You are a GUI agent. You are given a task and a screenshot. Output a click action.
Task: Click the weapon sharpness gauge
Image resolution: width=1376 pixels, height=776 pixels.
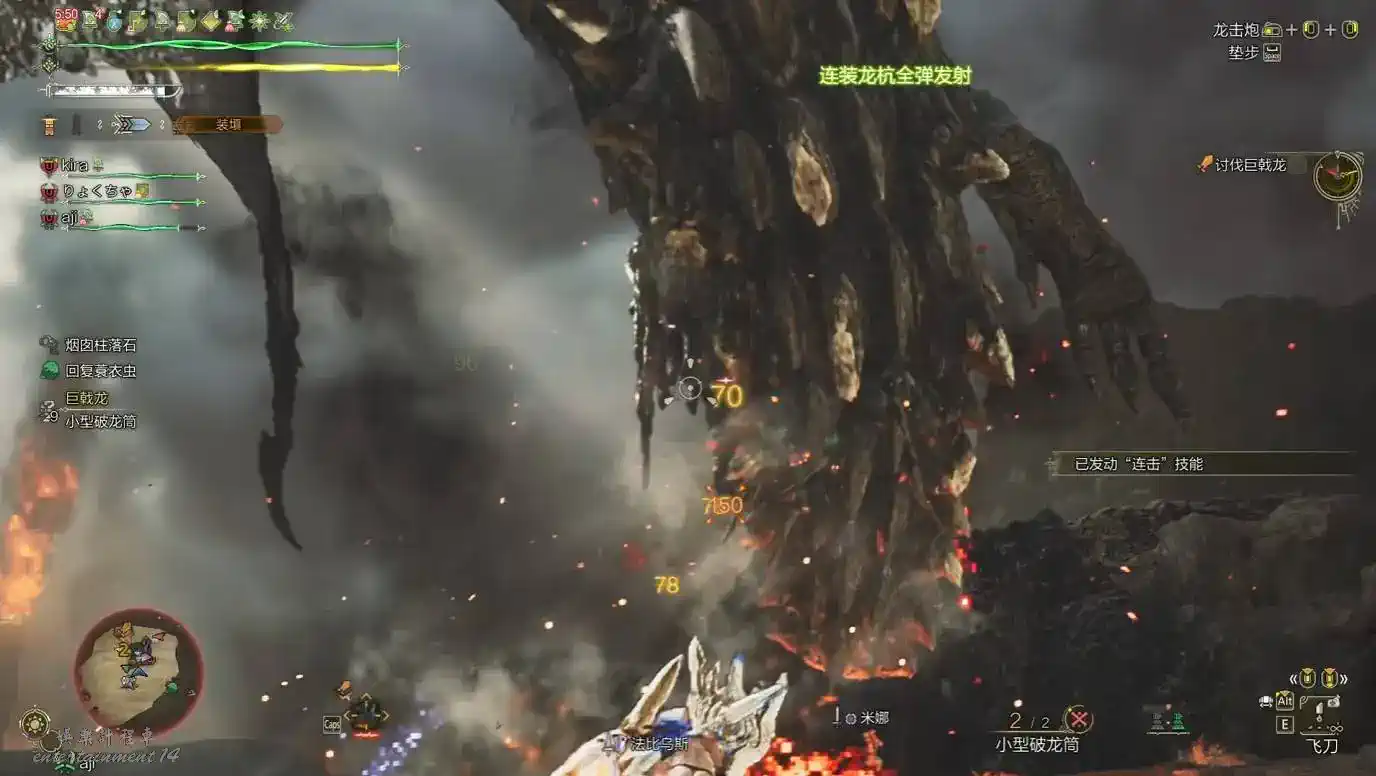point(112,91)
